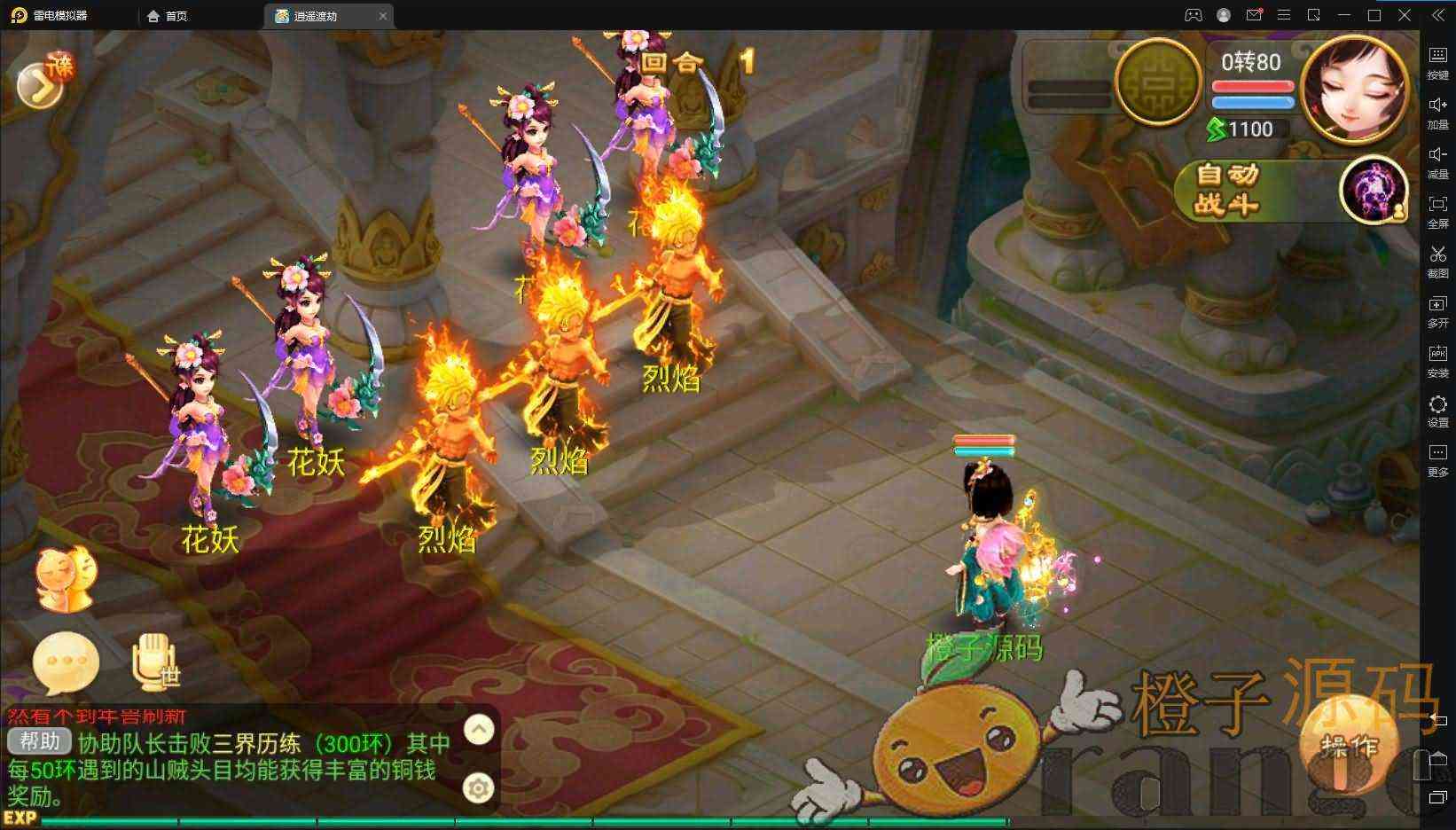The image size is (1456, 830).
Task: Switch to the 首页 home tab
Action: tap(168, 16)
